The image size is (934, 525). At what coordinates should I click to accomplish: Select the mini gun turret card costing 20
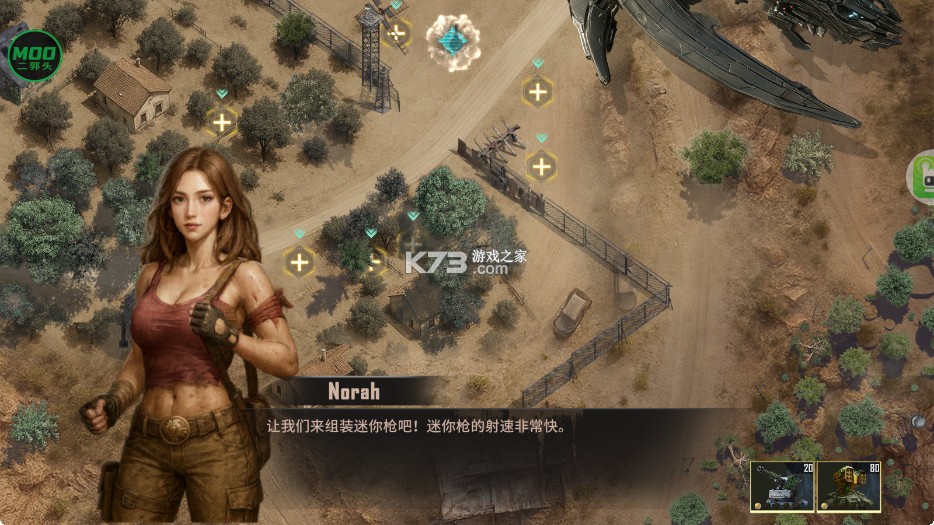click(x=781, y=487)
